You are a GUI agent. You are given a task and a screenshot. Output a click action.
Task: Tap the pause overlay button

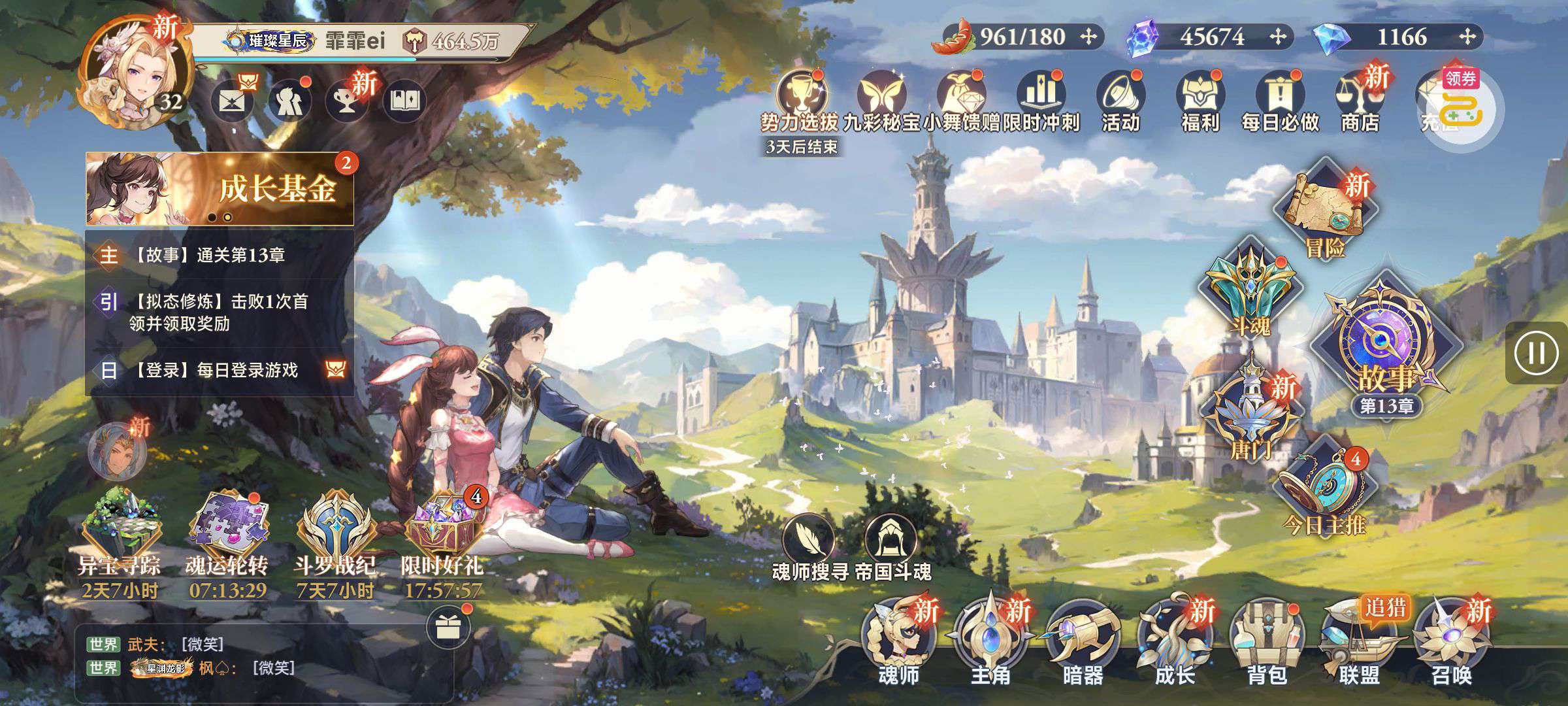[1536, 354]
